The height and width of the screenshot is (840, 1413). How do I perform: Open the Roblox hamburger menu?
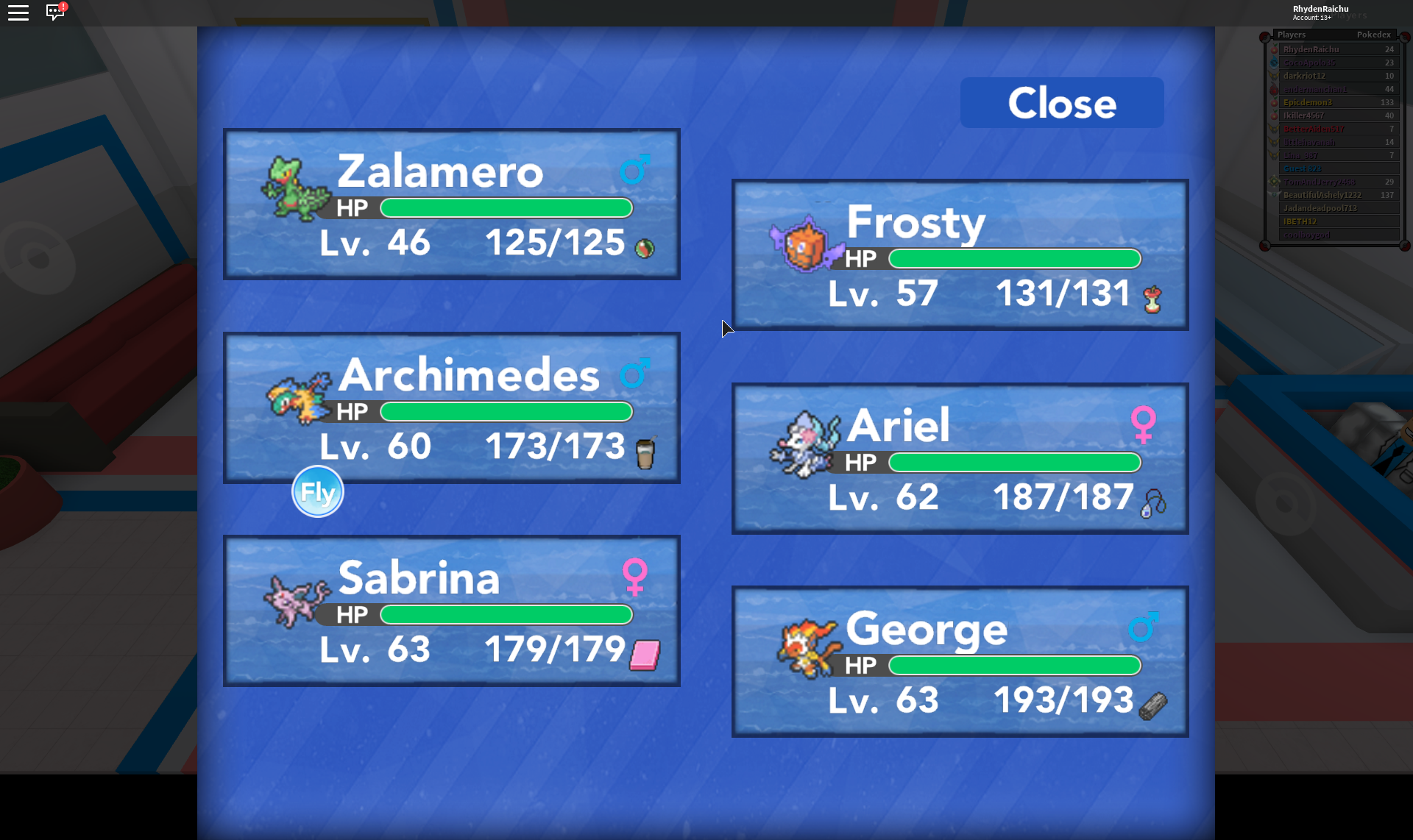click(x=18, y=13)
